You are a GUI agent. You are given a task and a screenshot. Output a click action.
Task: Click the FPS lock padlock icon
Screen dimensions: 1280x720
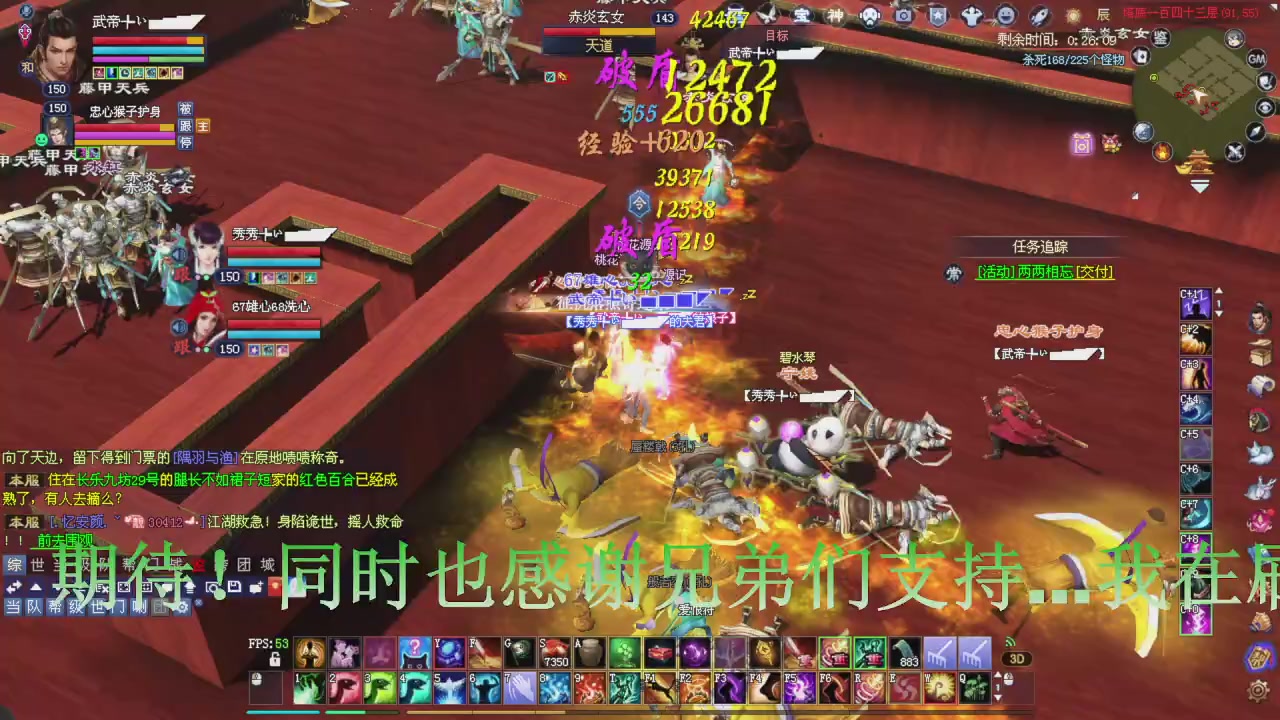275,658
